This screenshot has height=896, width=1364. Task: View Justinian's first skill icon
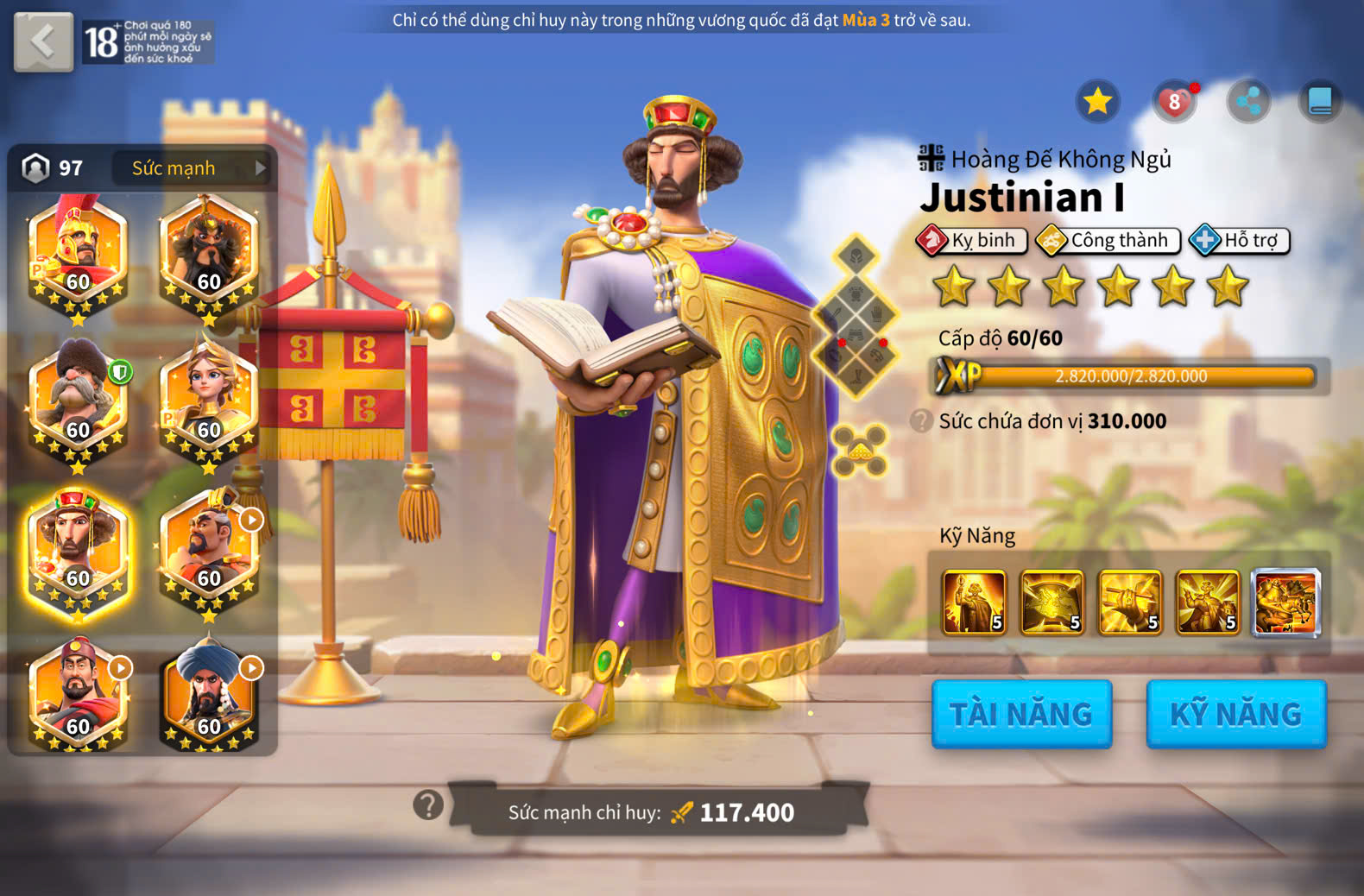coord(974,603)
